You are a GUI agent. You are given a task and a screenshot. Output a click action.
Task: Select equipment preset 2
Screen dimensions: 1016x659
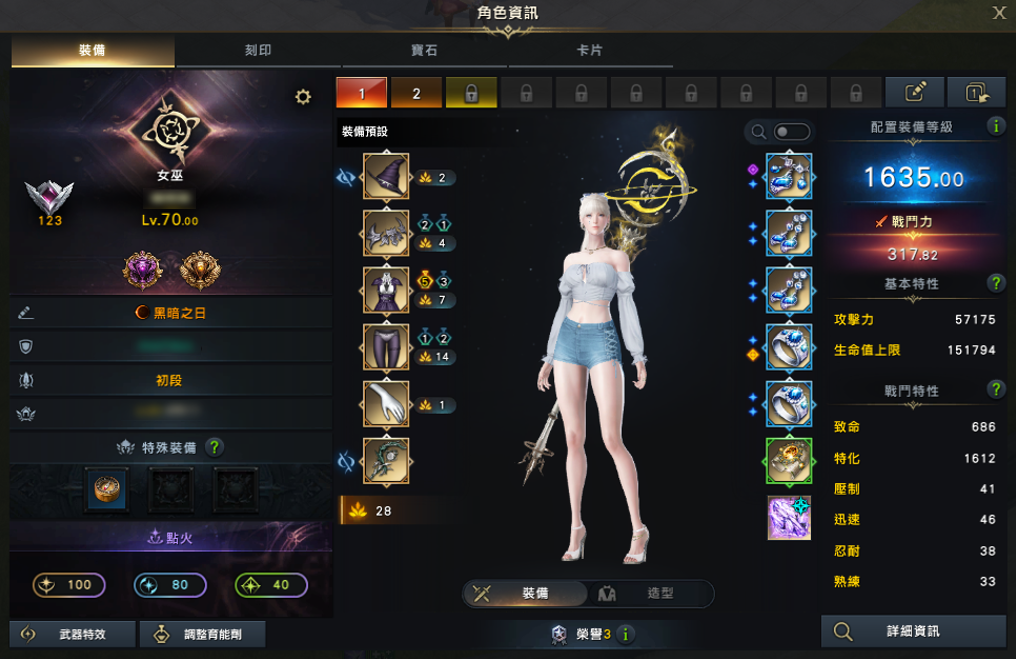tap(416, 93)
